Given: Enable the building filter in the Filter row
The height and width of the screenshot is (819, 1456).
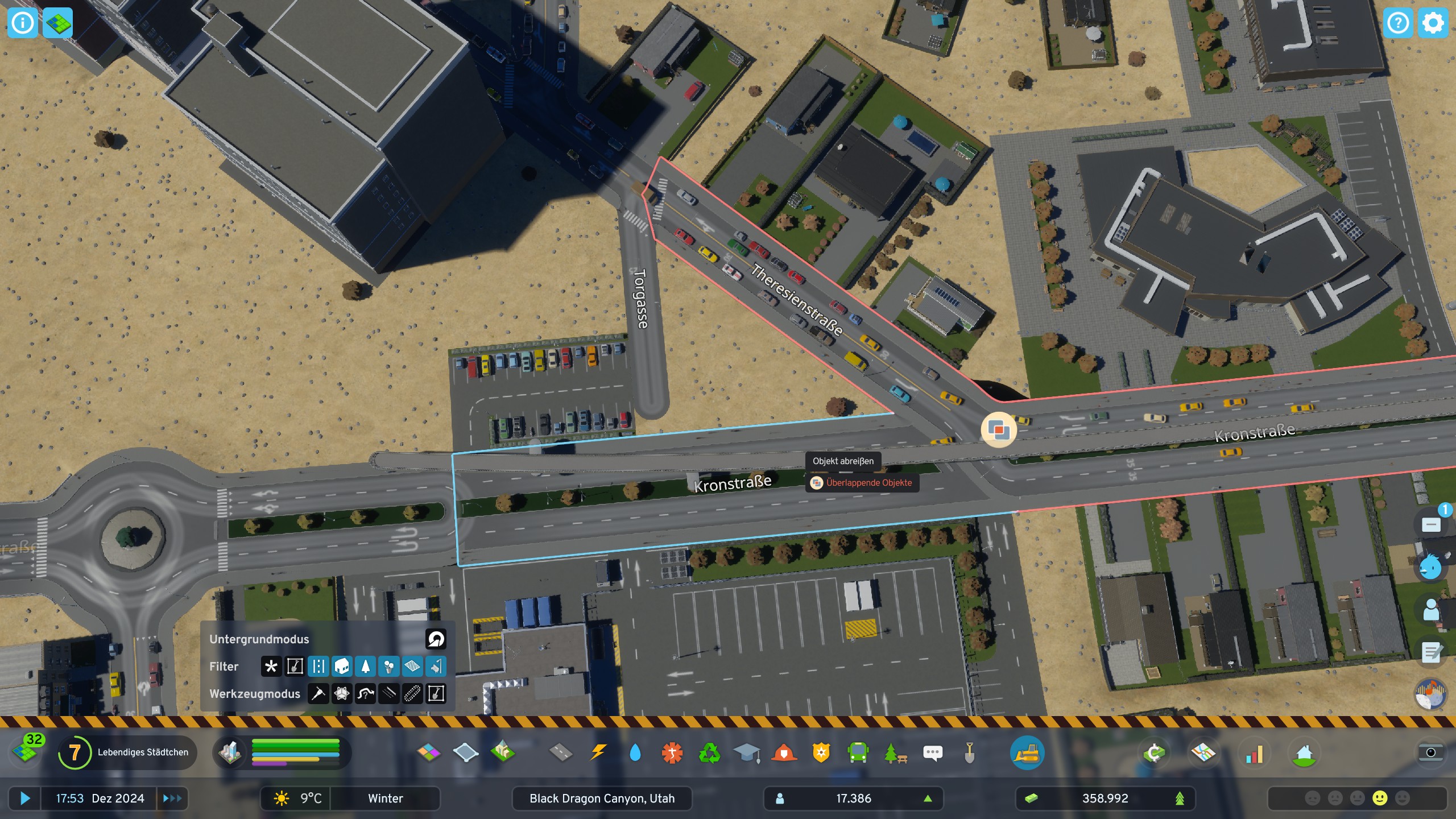Looking at the screenshot, I should [x=342, y=666].
